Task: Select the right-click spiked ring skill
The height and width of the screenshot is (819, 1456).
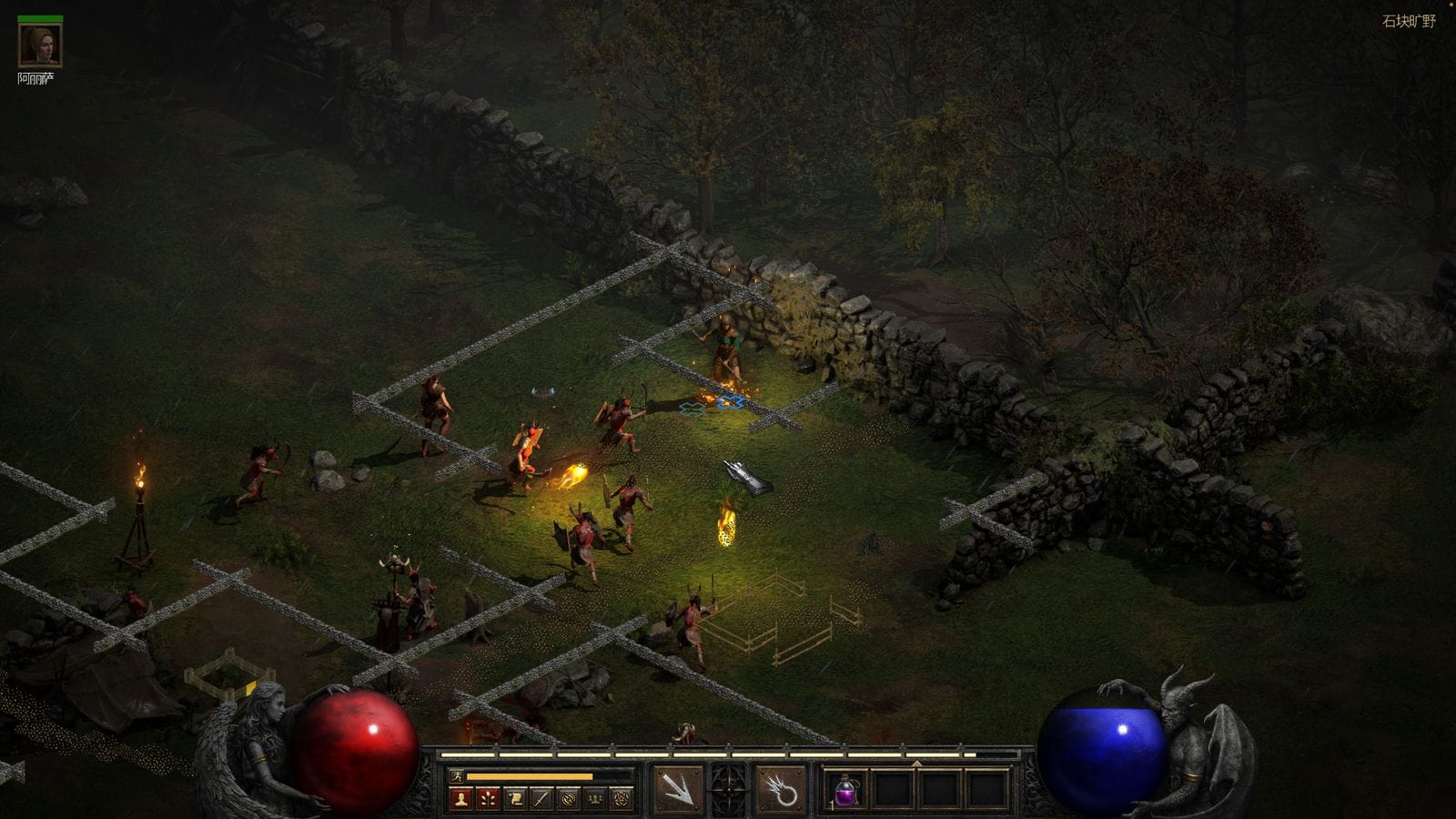Action: (x=781, y=789)
